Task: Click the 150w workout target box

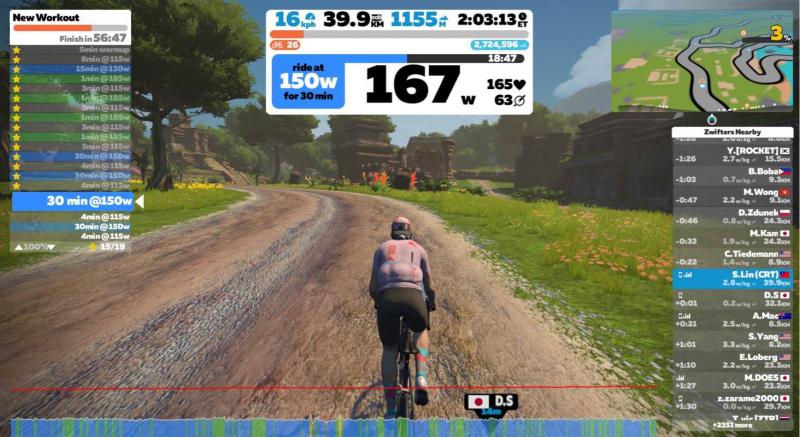Action: (x=309, y=82)
